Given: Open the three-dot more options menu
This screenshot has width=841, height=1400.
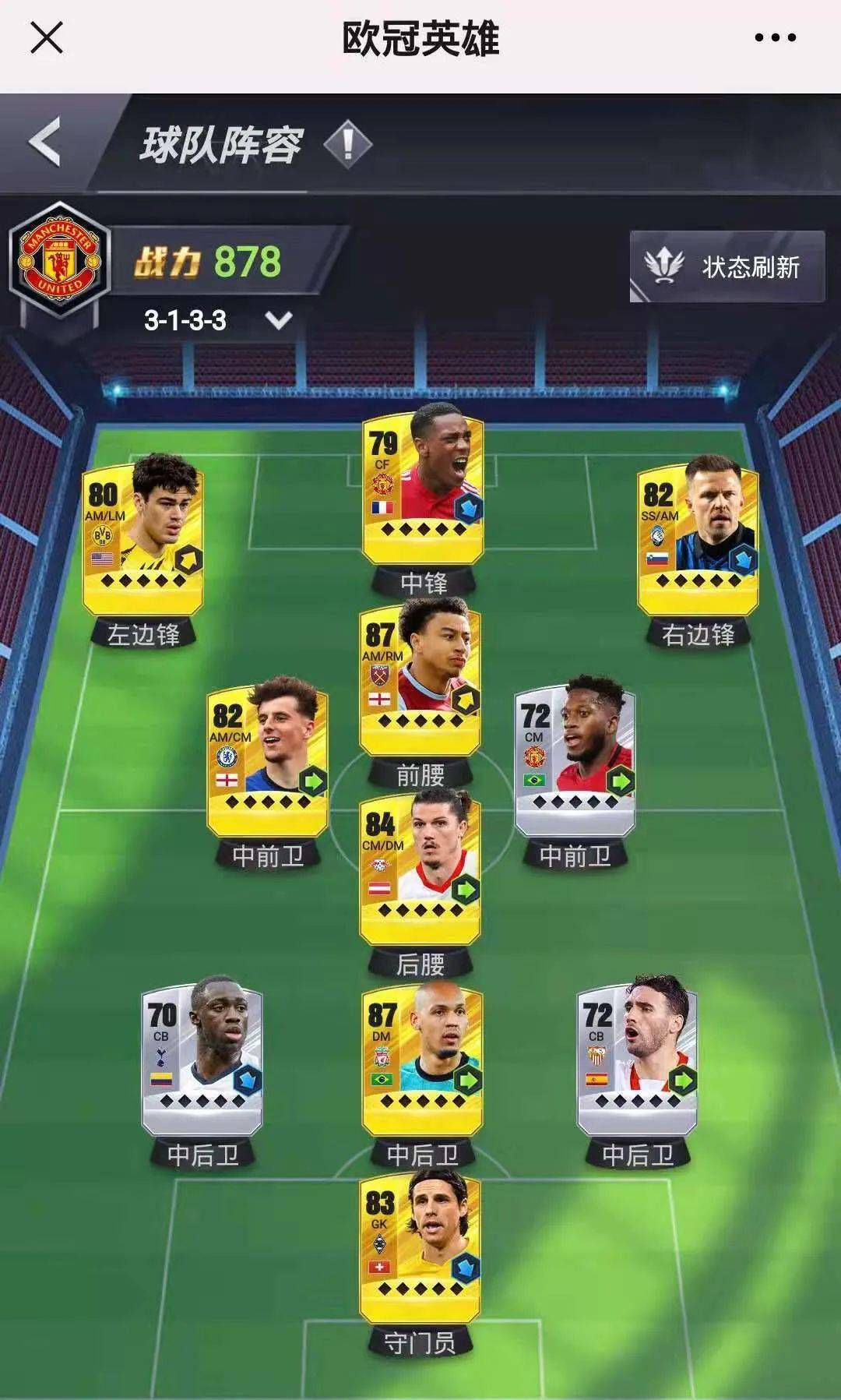Looking at the screenshot, I should pyautogui.click(x=775, y=37).
